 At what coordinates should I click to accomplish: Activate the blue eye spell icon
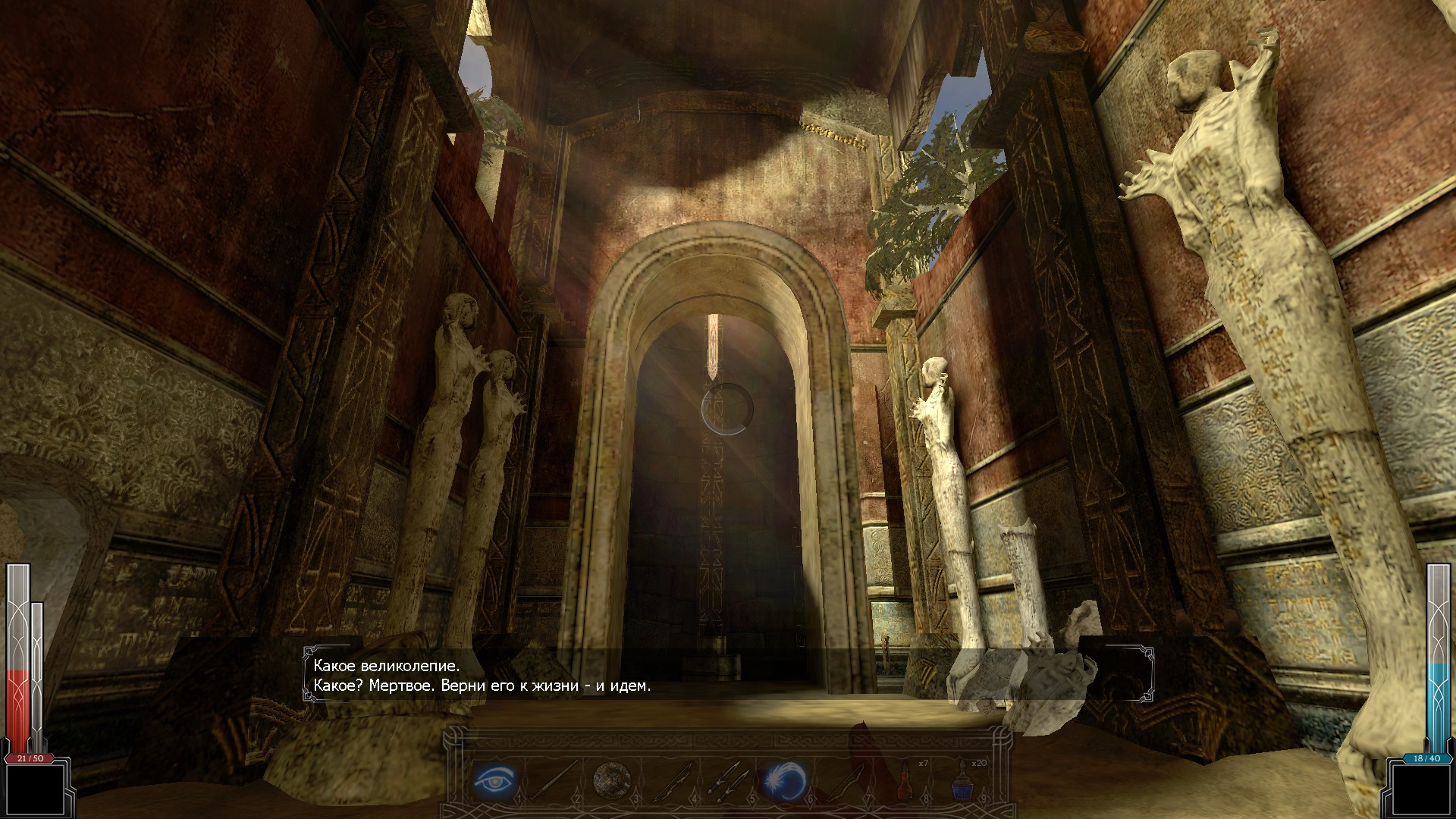[x=494, y=779]
